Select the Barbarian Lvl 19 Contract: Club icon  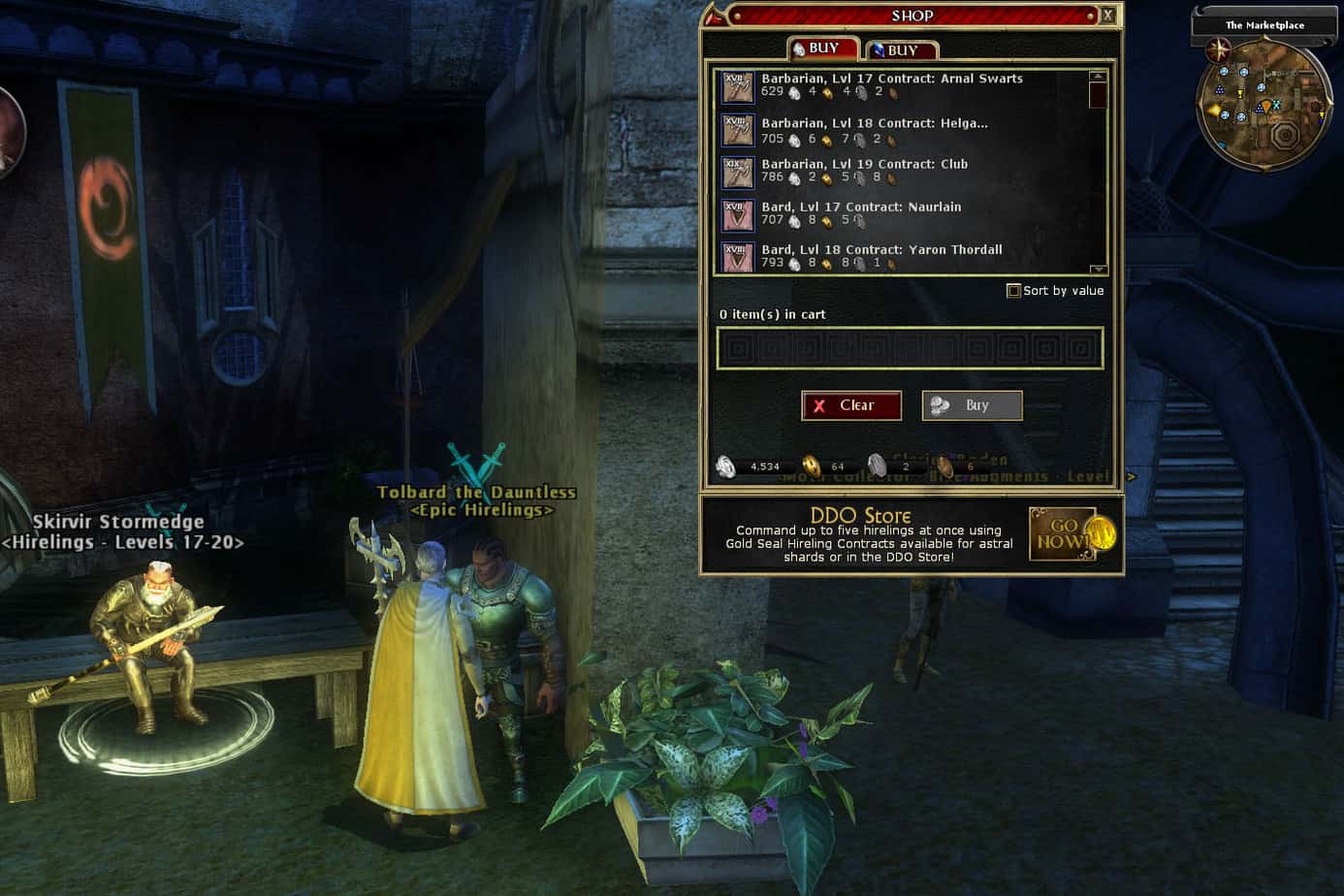click(x=737, y=173)
